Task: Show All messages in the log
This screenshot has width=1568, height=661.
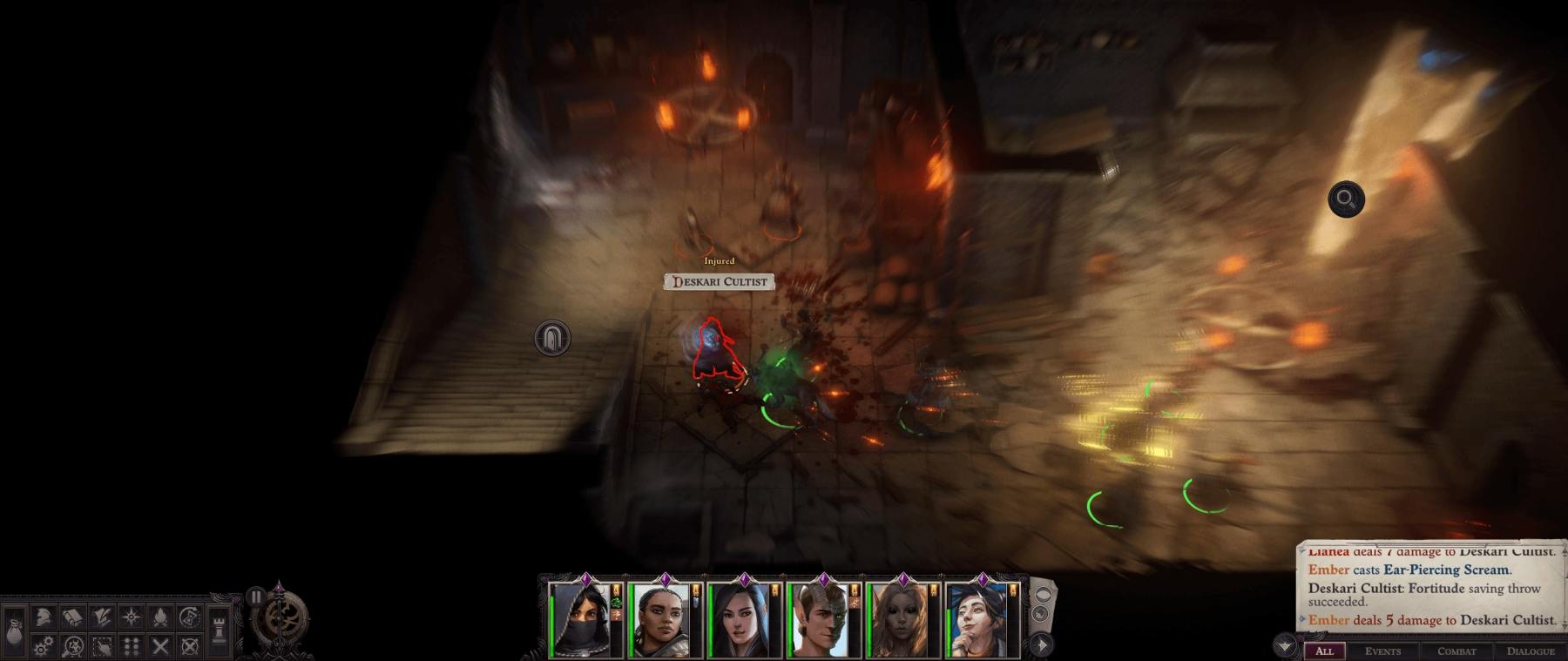Action: 1324,651
